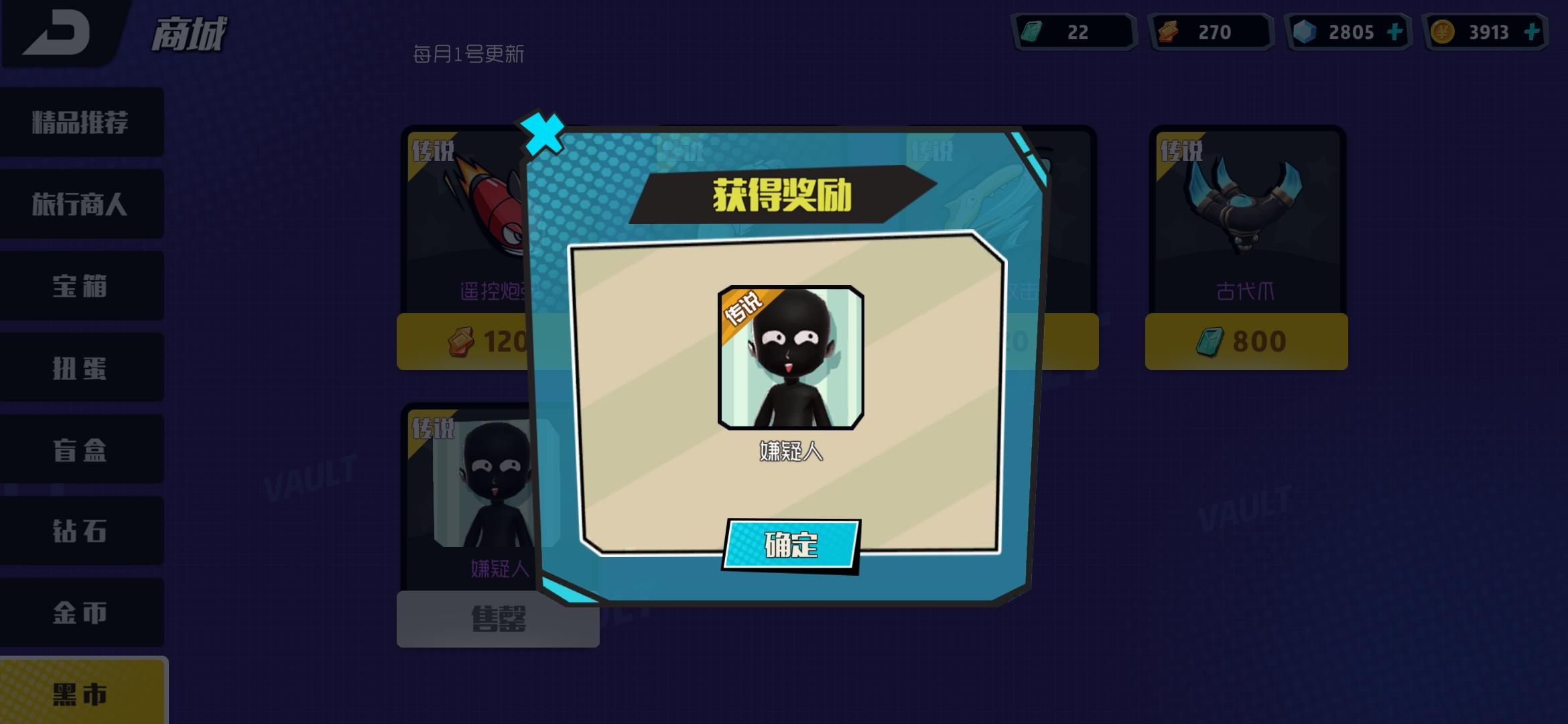Select the 黑市 sidebar category
This screenshot has height=724, width=1568.
(x=82, y=695)
